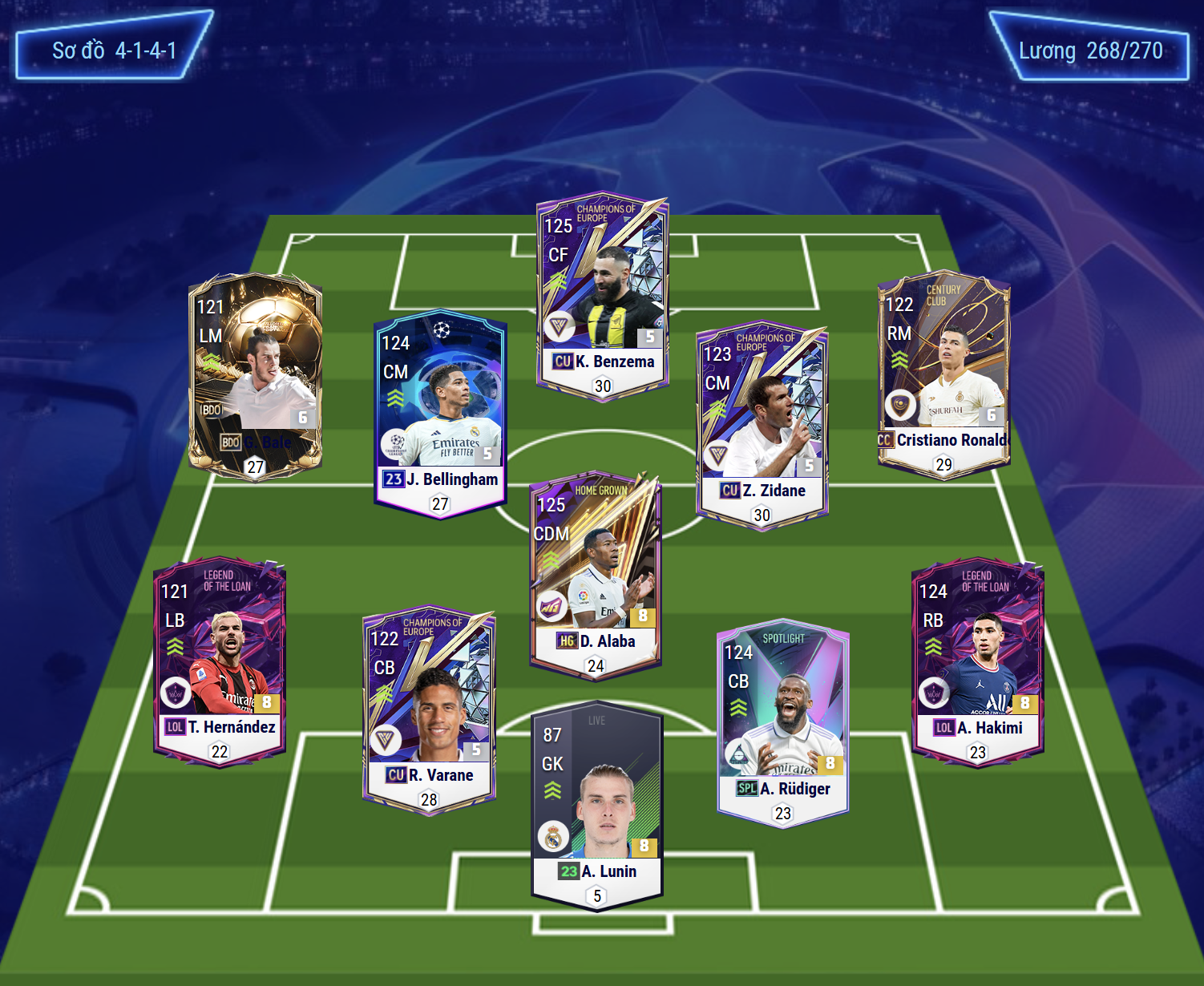Screen dimensions: 1204x986
Task: Pick the J. Bellingham CM card
Action: point(440,414)
